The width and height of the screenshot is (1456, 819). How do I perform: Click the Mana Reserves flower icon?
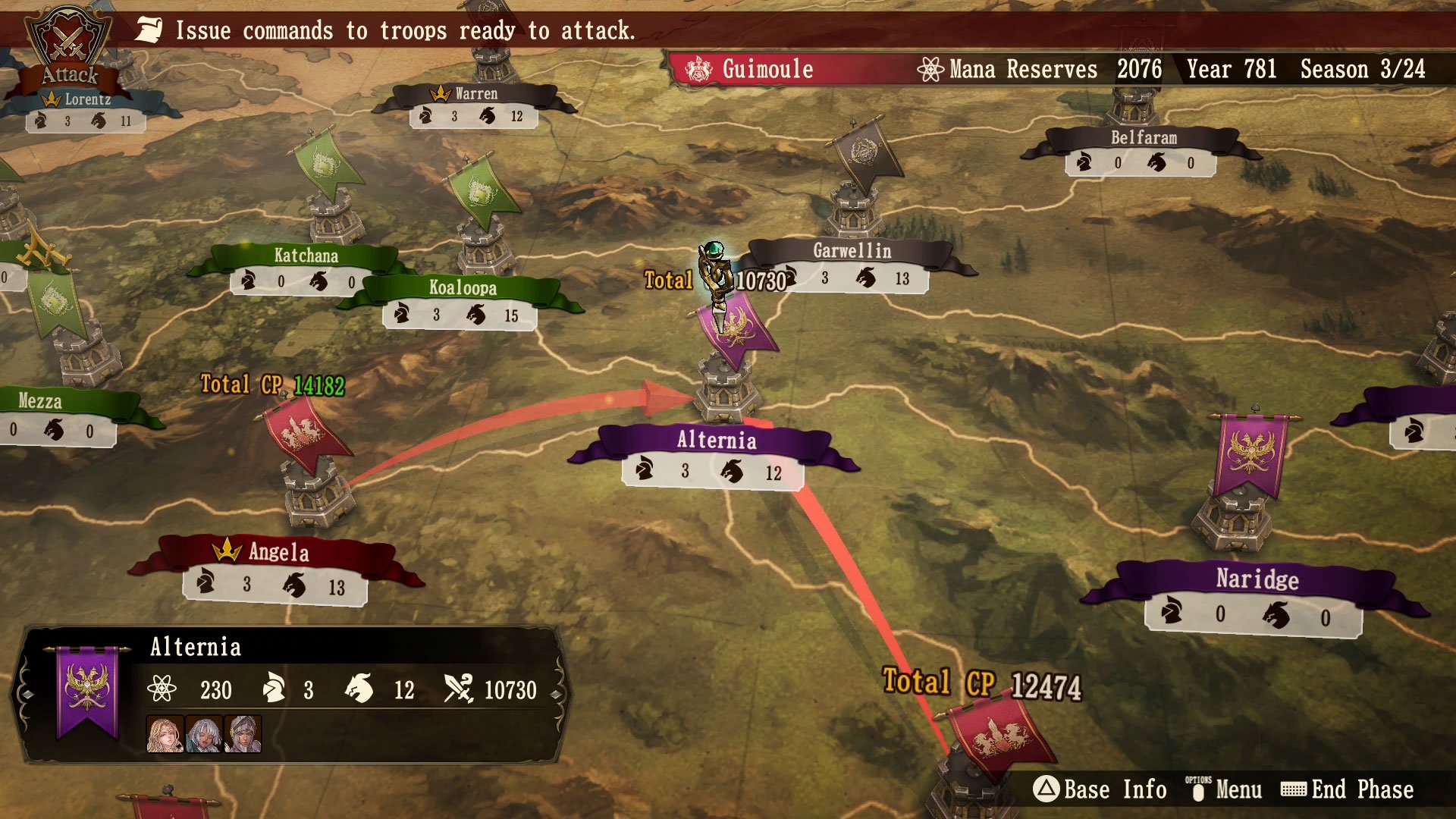(x=930, y=69)
